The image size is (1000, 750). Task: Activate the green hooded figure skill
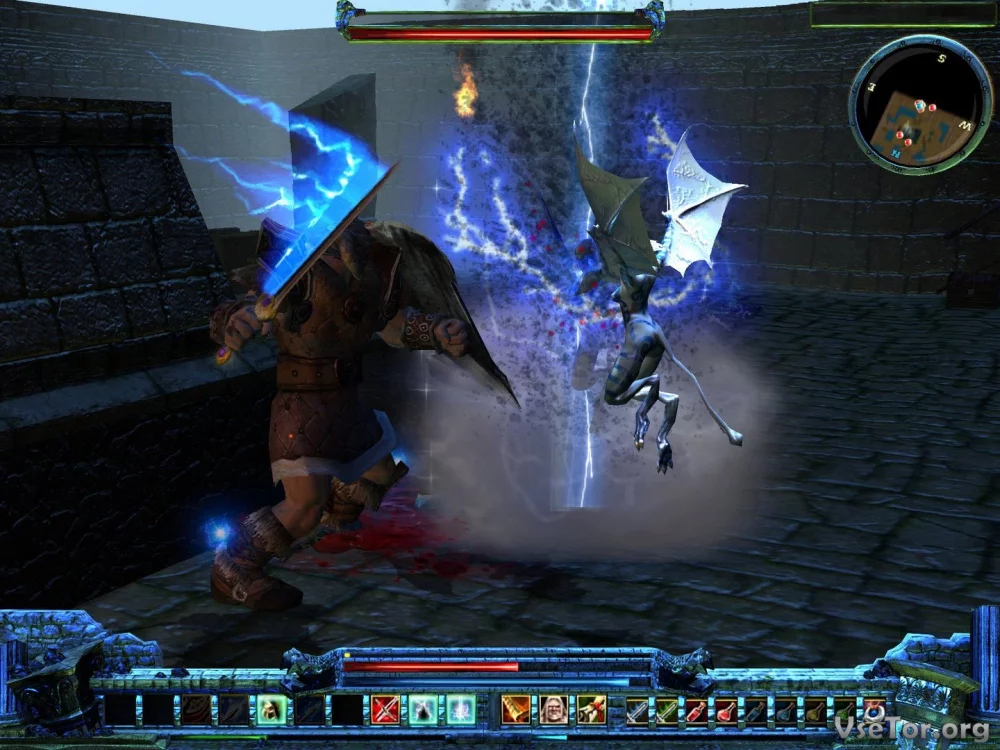click(423, 709)
